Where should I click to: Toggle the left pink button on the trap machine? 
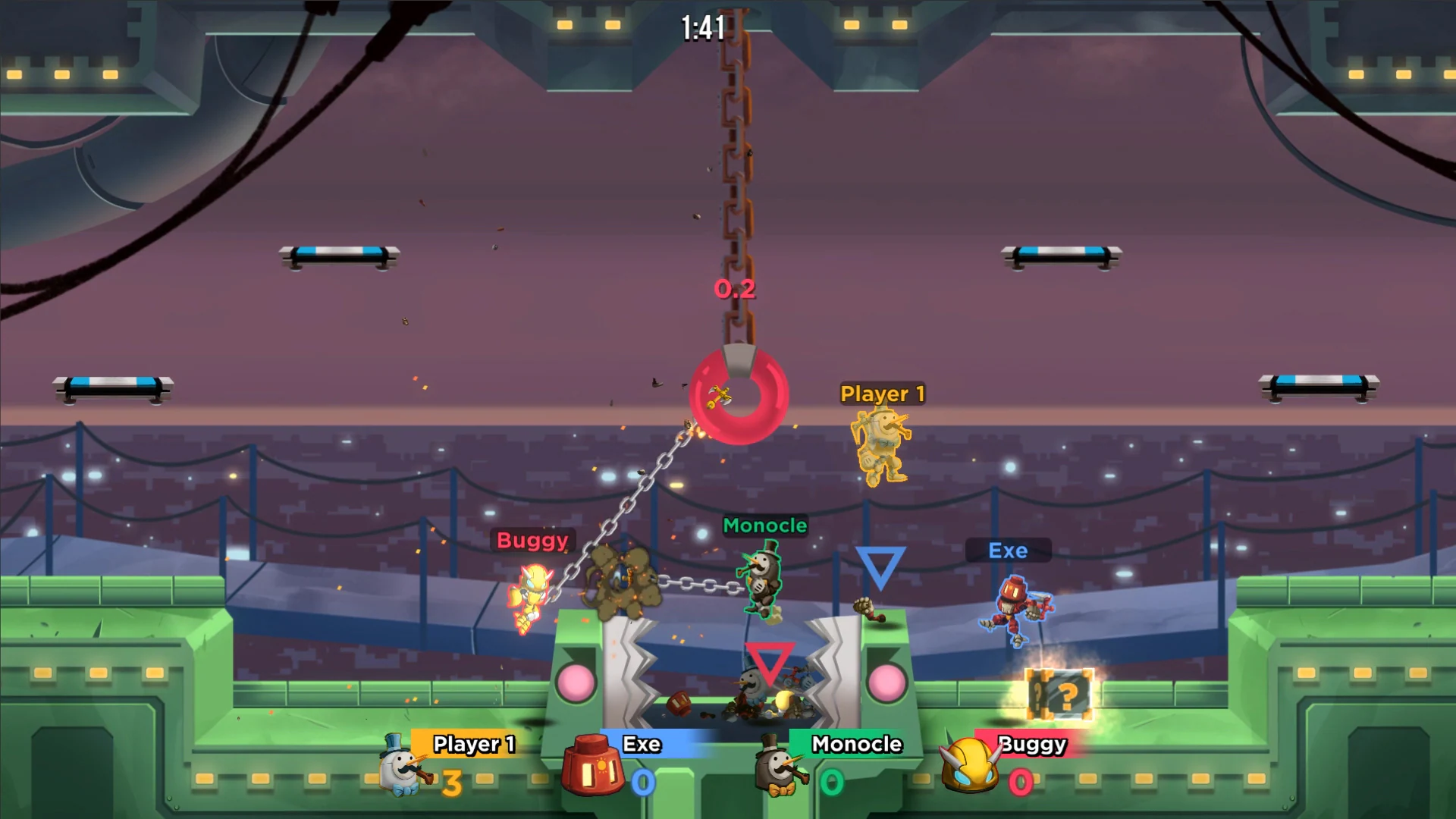[x=574, y=682]
